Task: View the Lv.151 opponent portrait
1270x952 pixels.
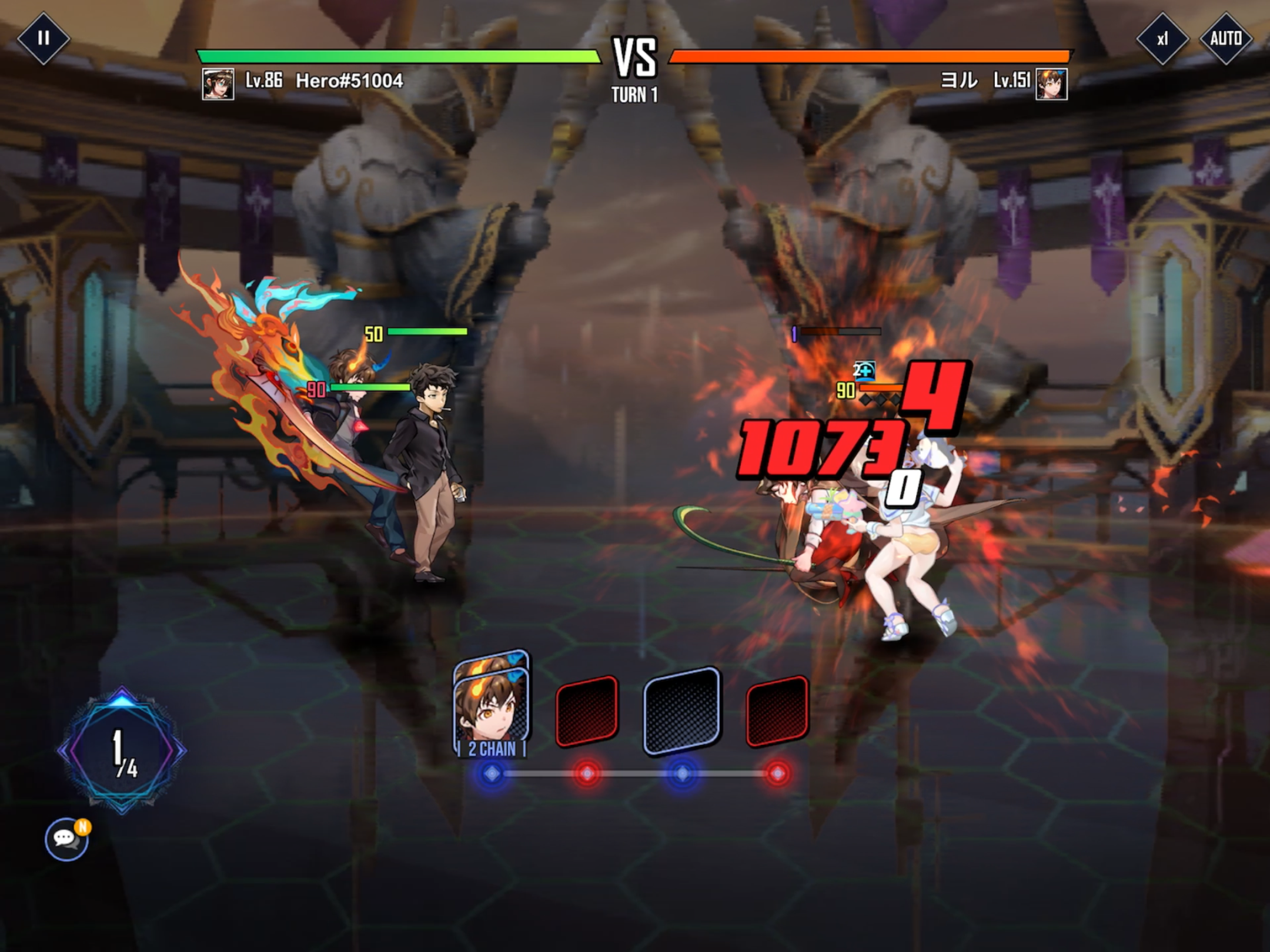Action: point(1051,84)
